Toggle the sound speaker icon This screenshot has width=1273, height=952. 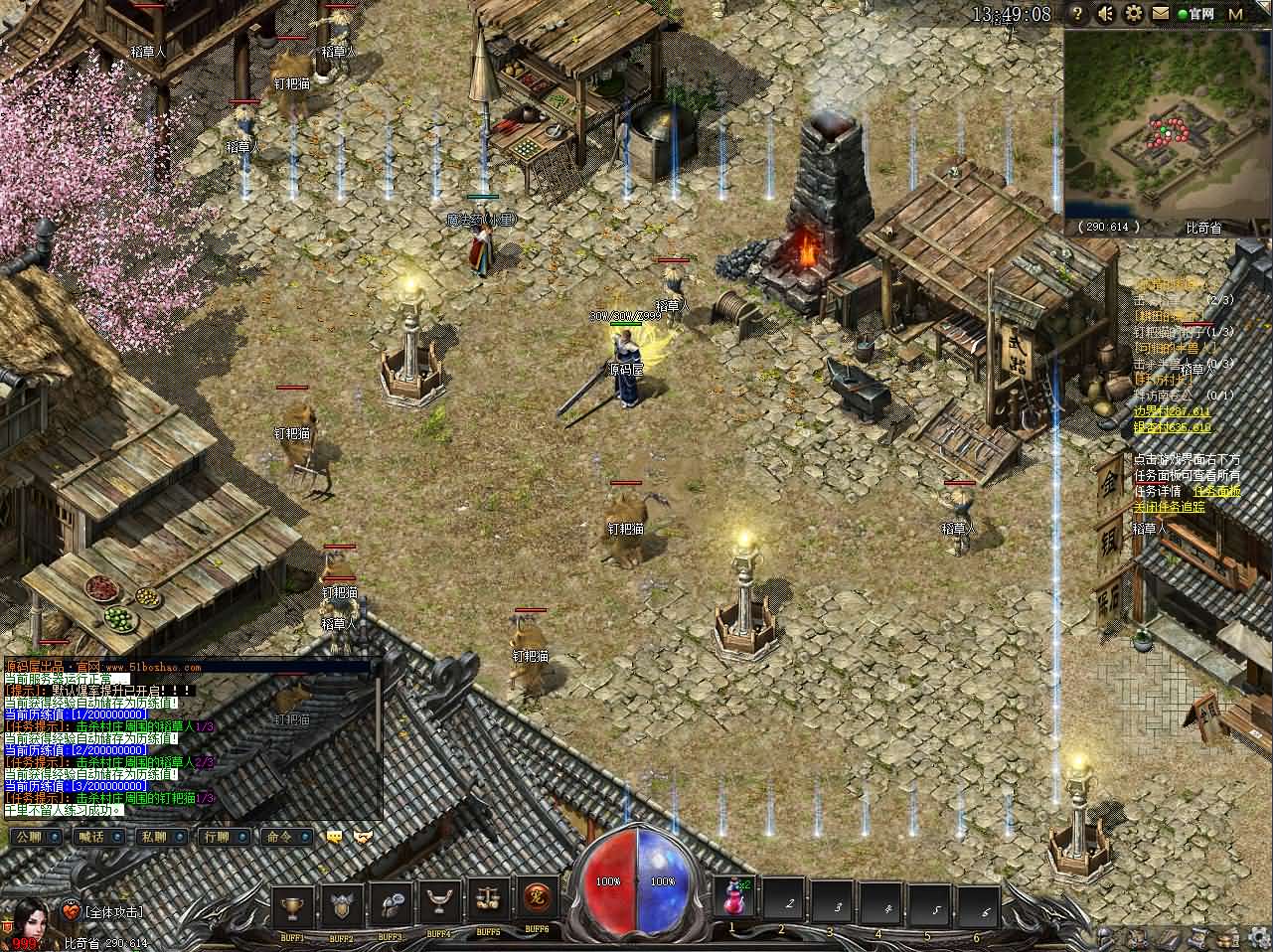pos(1105,14)
